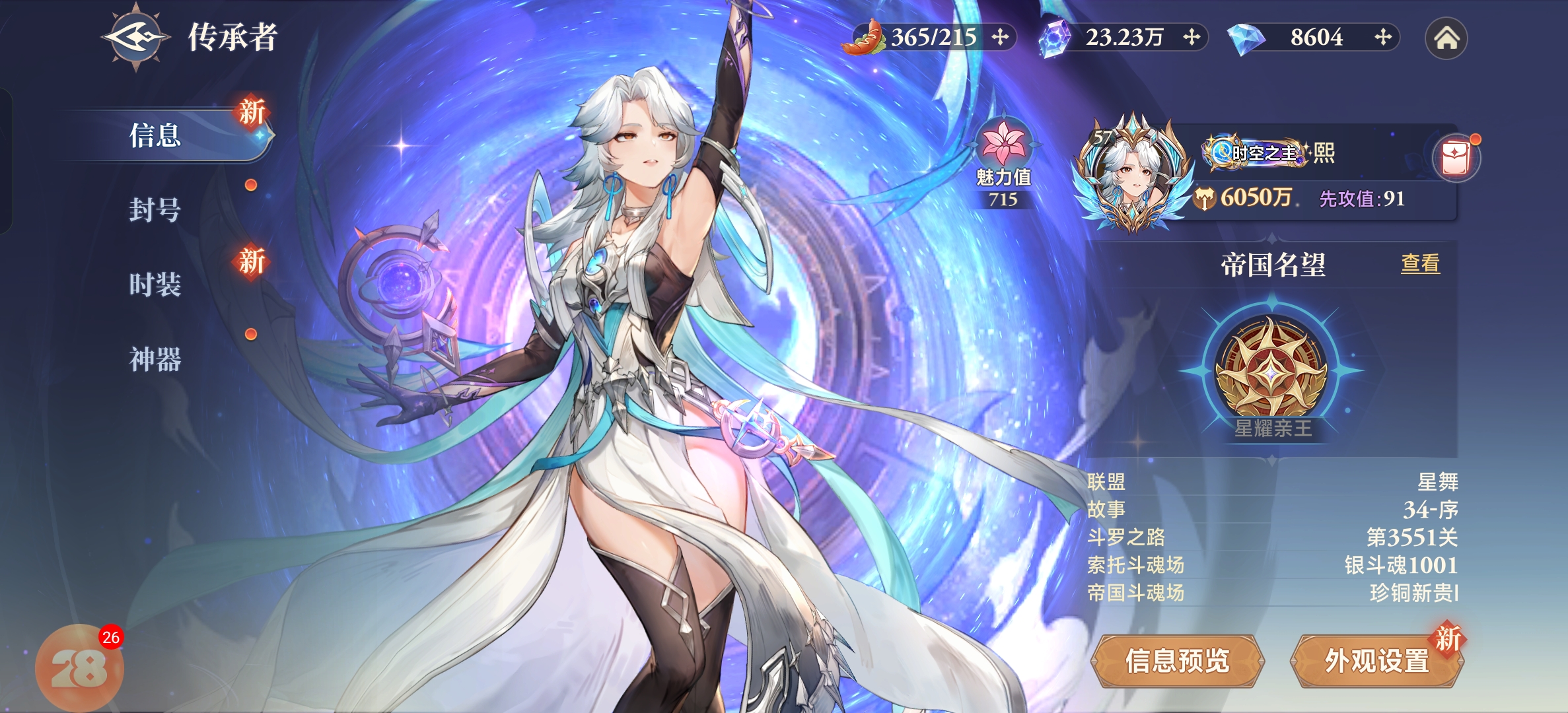The width and height of the screenshot is (1568, 713).
Task: Return to the home screen
Action: pos(1446,38)
